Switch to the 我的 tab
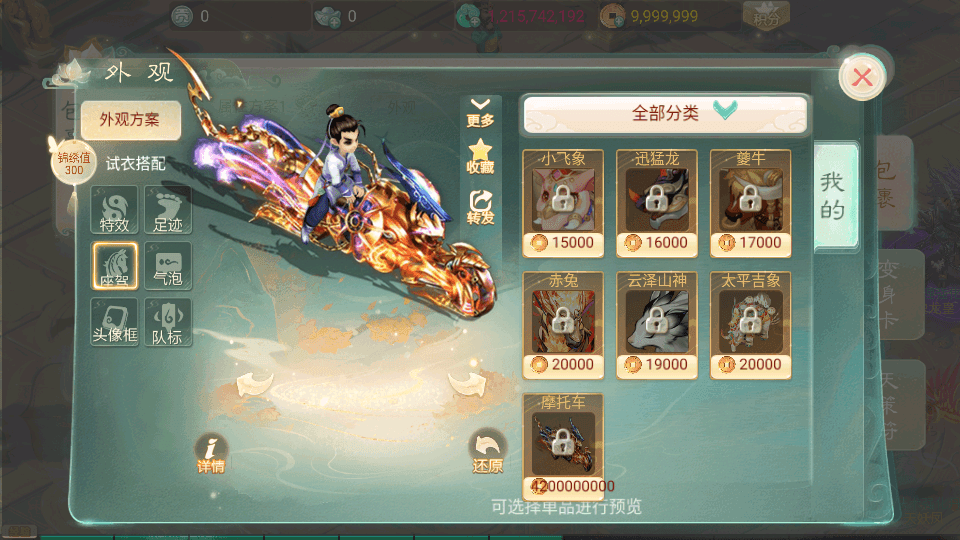The height and width of the screenshot is (540, 960). click(x=833, y=196)
